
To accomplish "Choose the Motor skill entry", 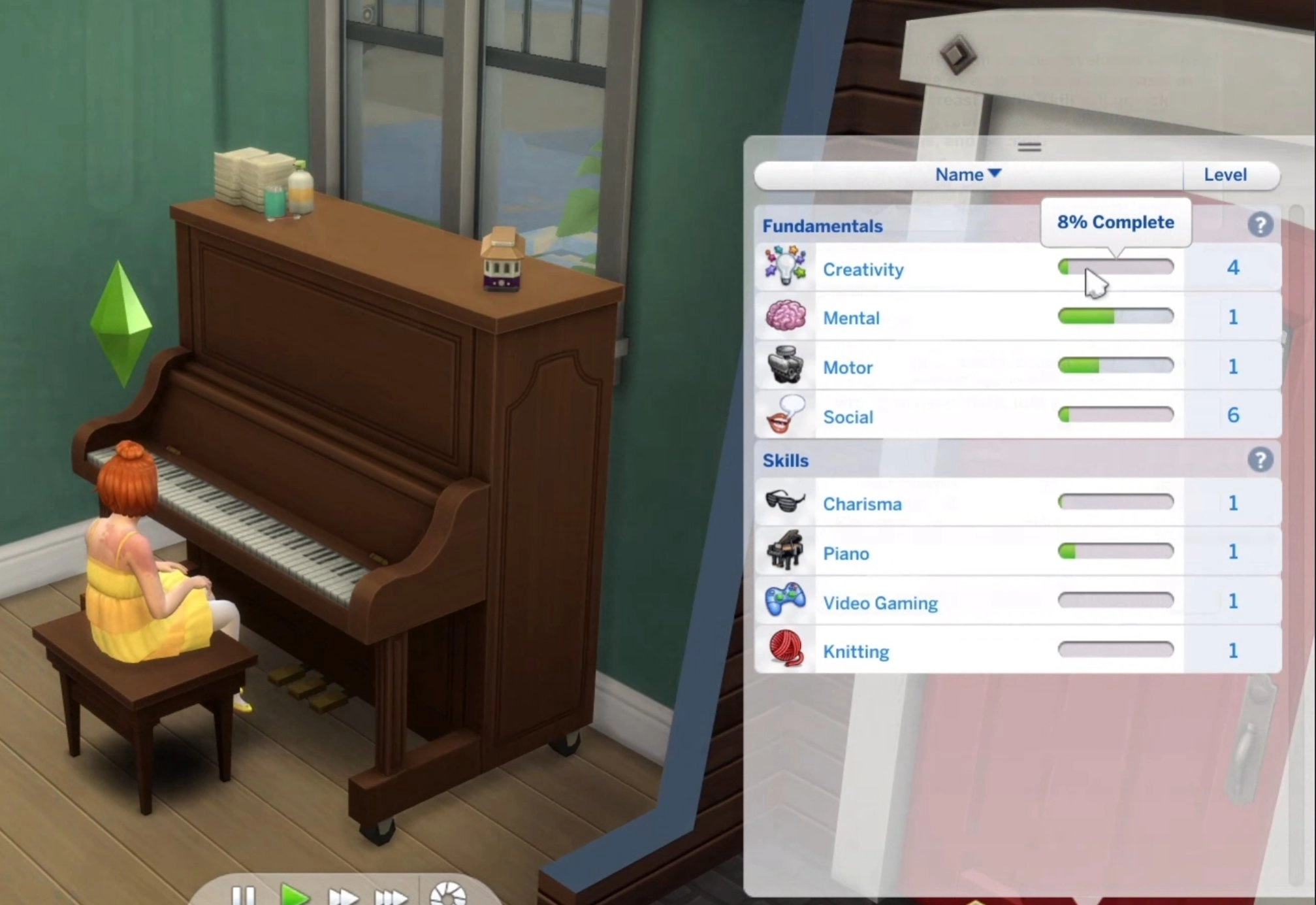I will click(x=848, y=367).
